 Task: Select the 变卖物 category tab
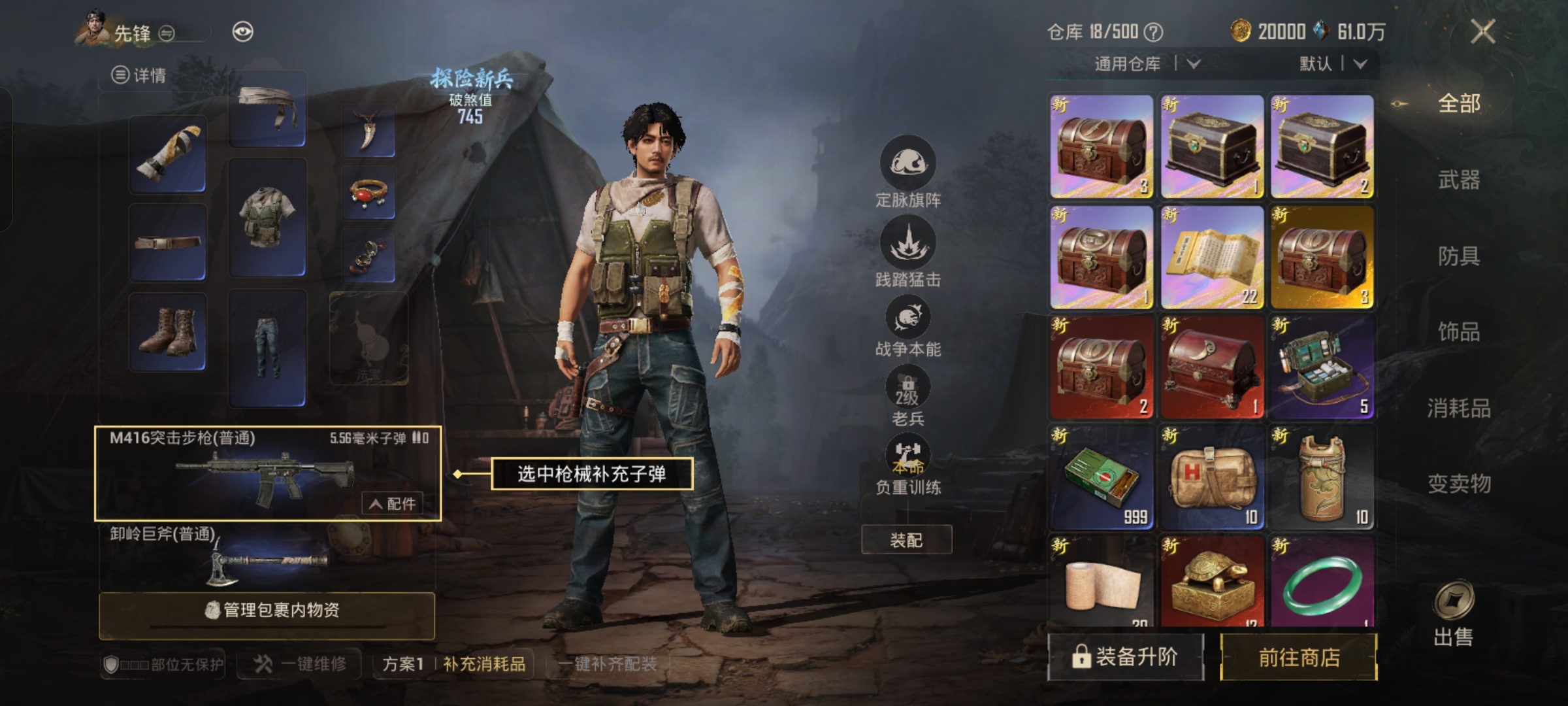click(x=1458, y=484)
